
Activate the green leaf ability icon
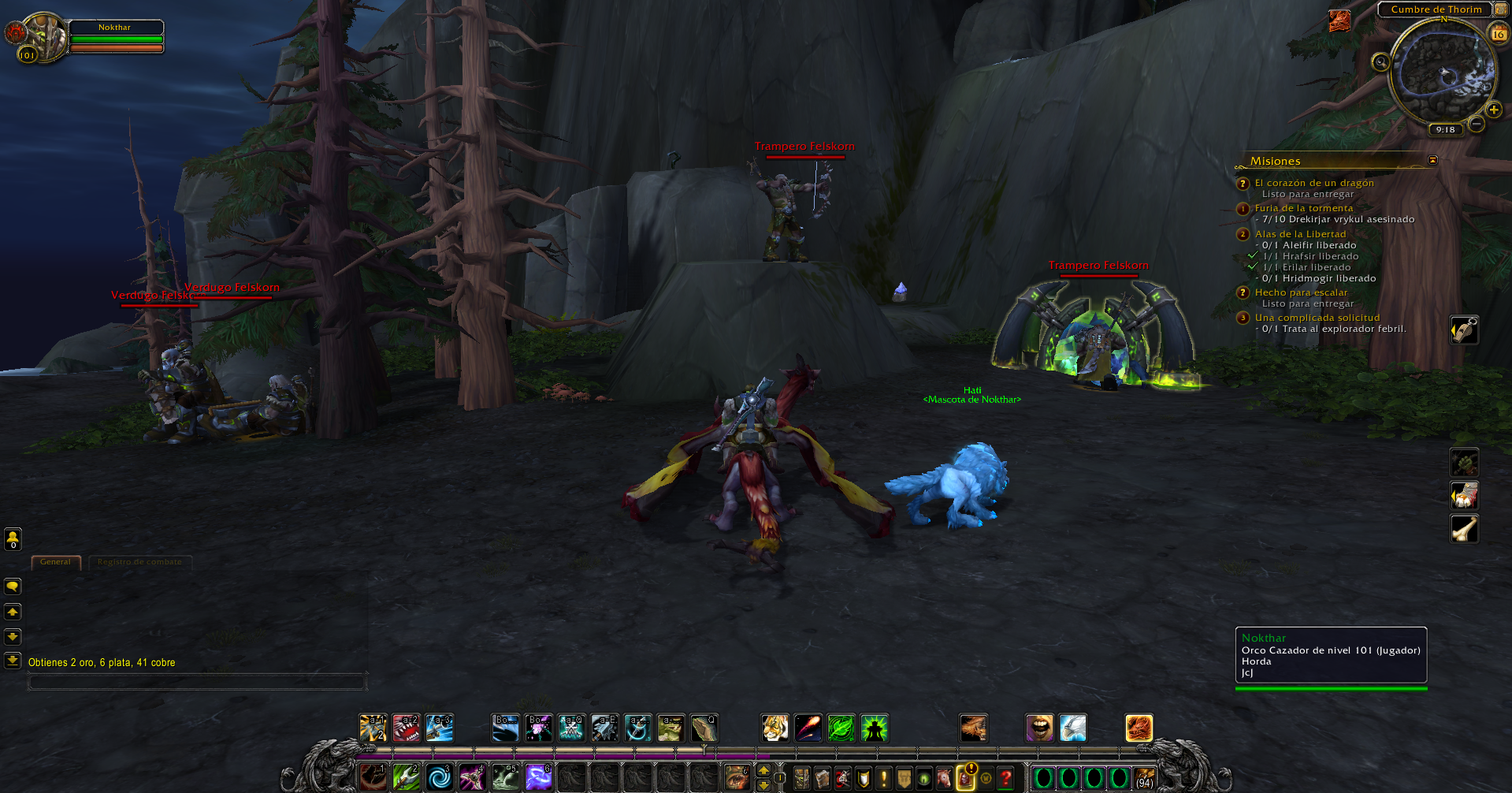(x=841, y=728)
